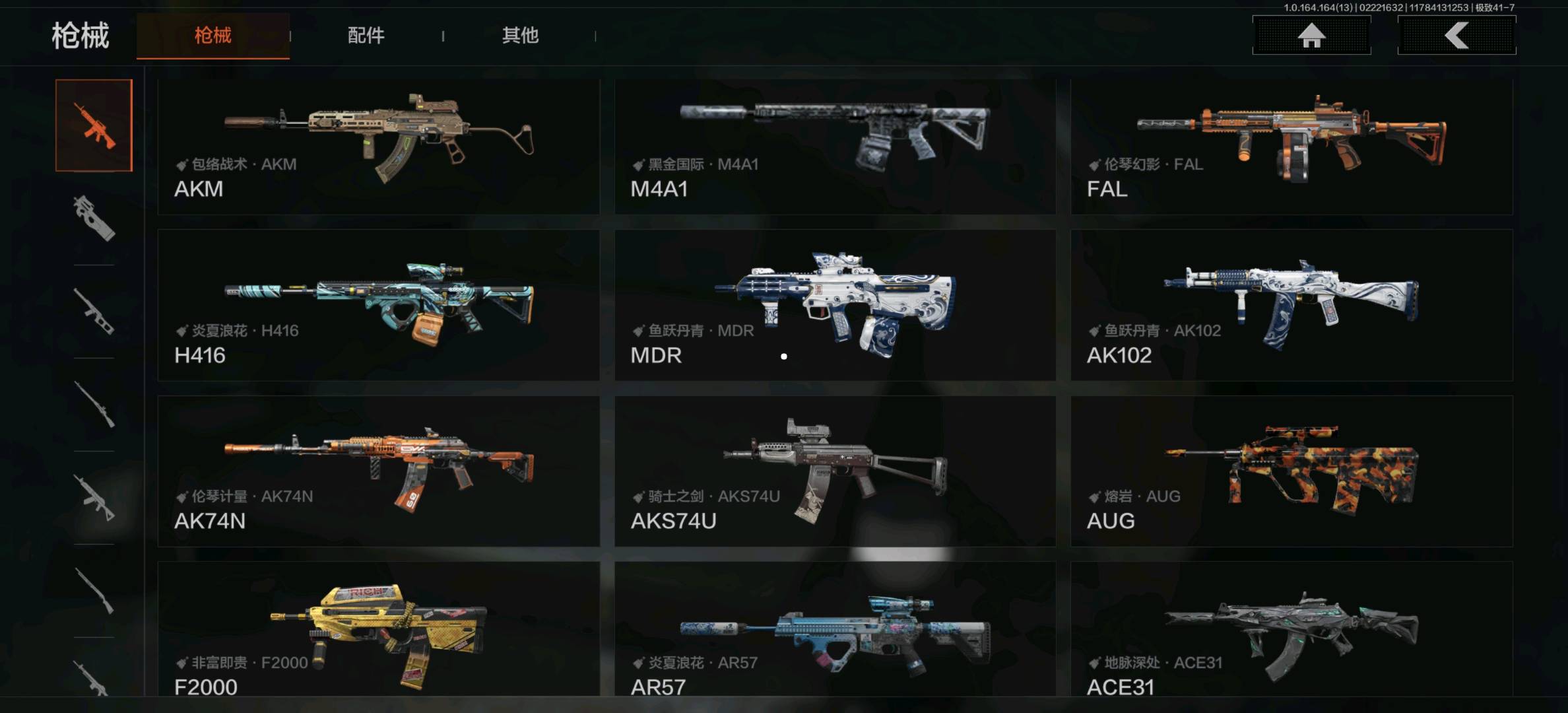
Task: Choose the AK102 weapon card
Action: click(x=1291, y=305)
